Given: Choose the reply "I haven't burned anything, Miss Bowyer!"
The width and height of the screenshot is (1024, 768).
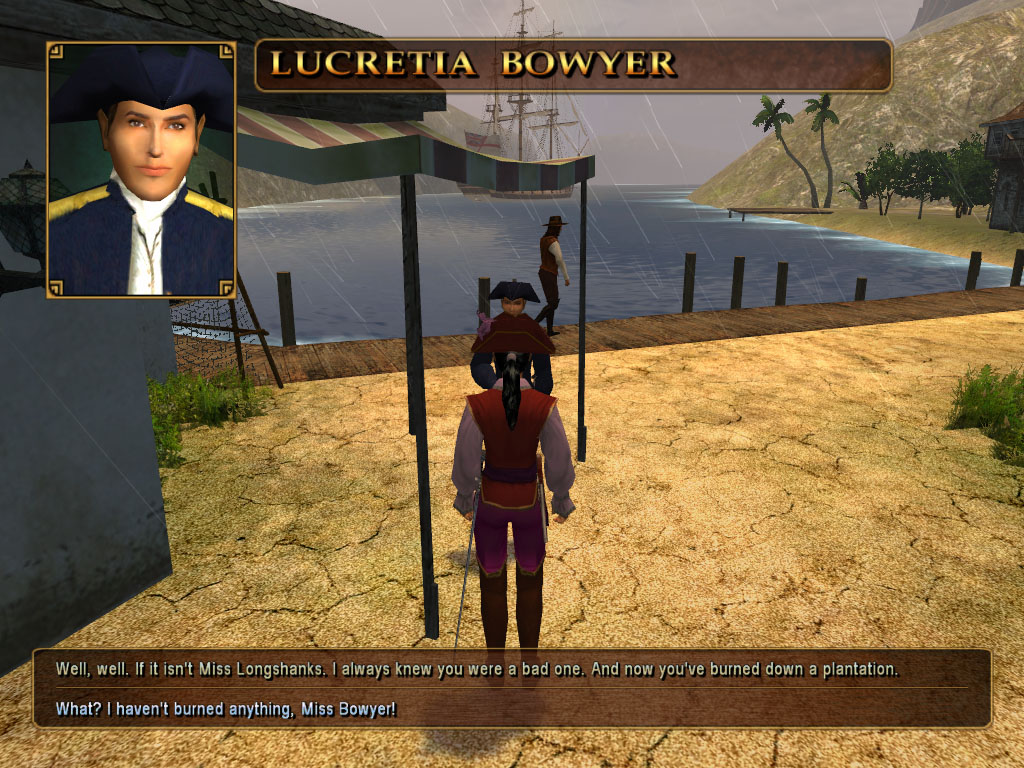Looking at the screenshot, I should tap(226, 710).
